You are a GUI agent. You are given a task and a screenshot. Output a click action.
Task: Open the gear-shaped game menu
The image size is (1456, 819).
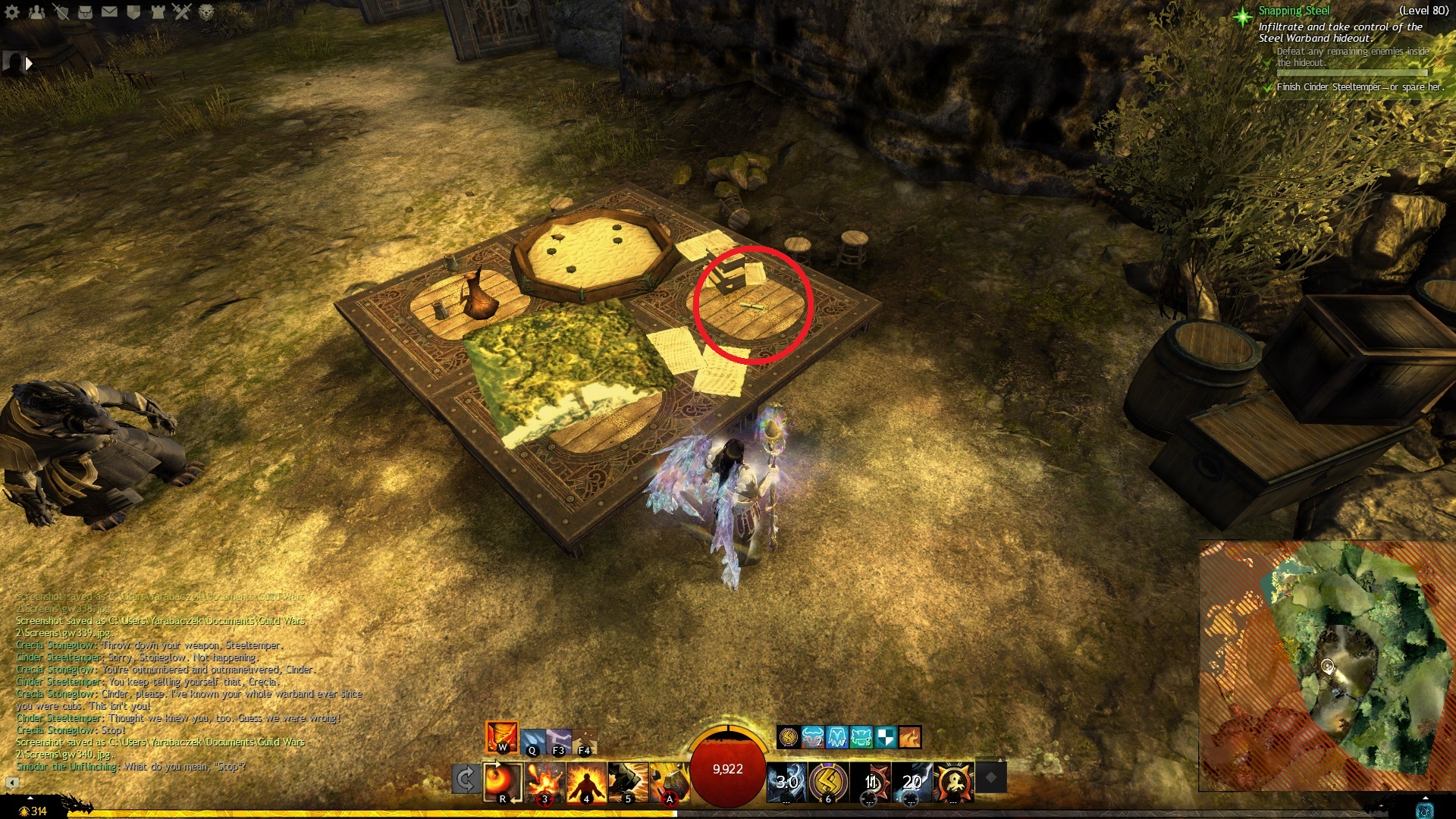click(x=13, y=11)
